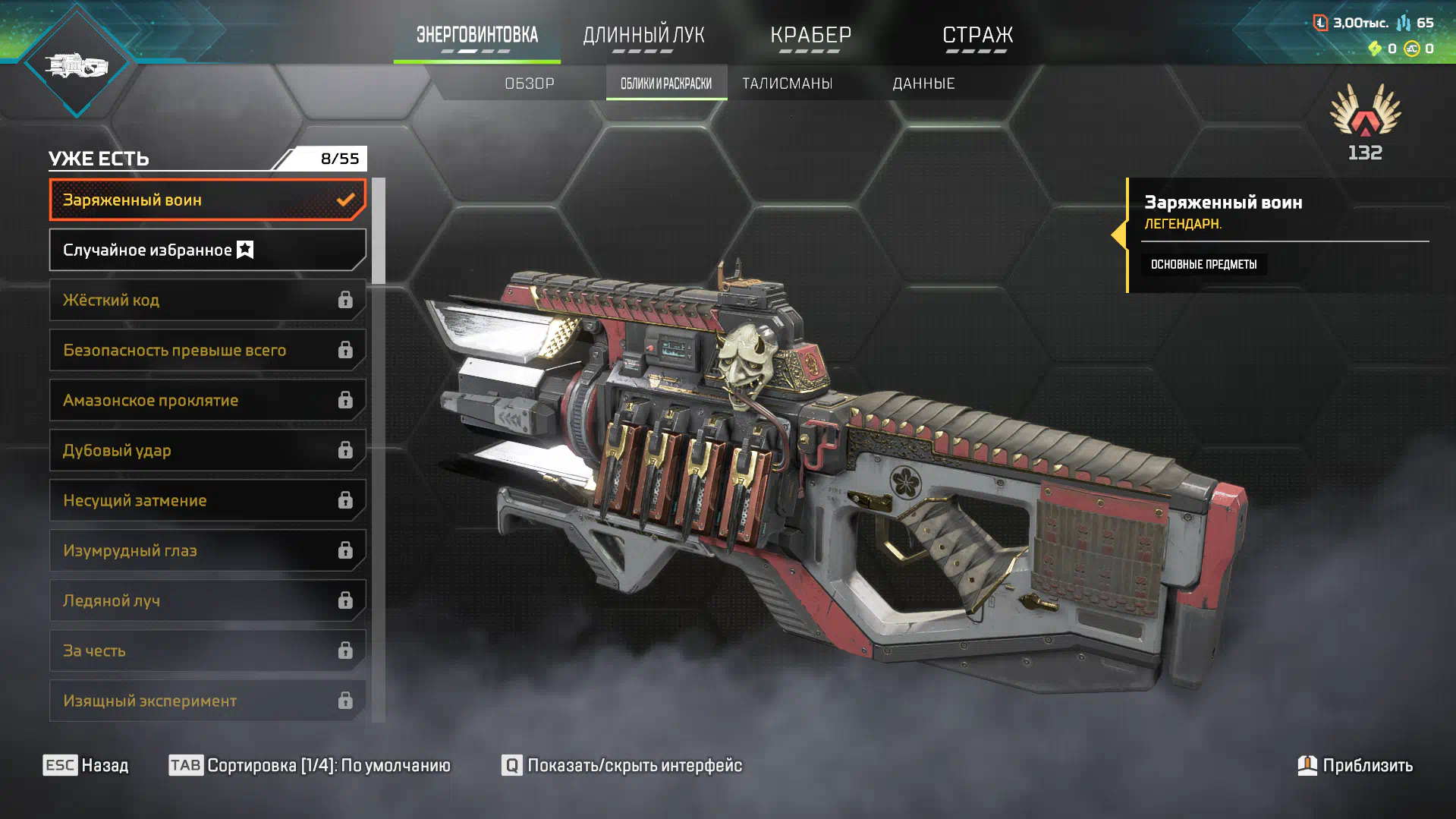Choose the Несущий затмение skin

(207, 500)
